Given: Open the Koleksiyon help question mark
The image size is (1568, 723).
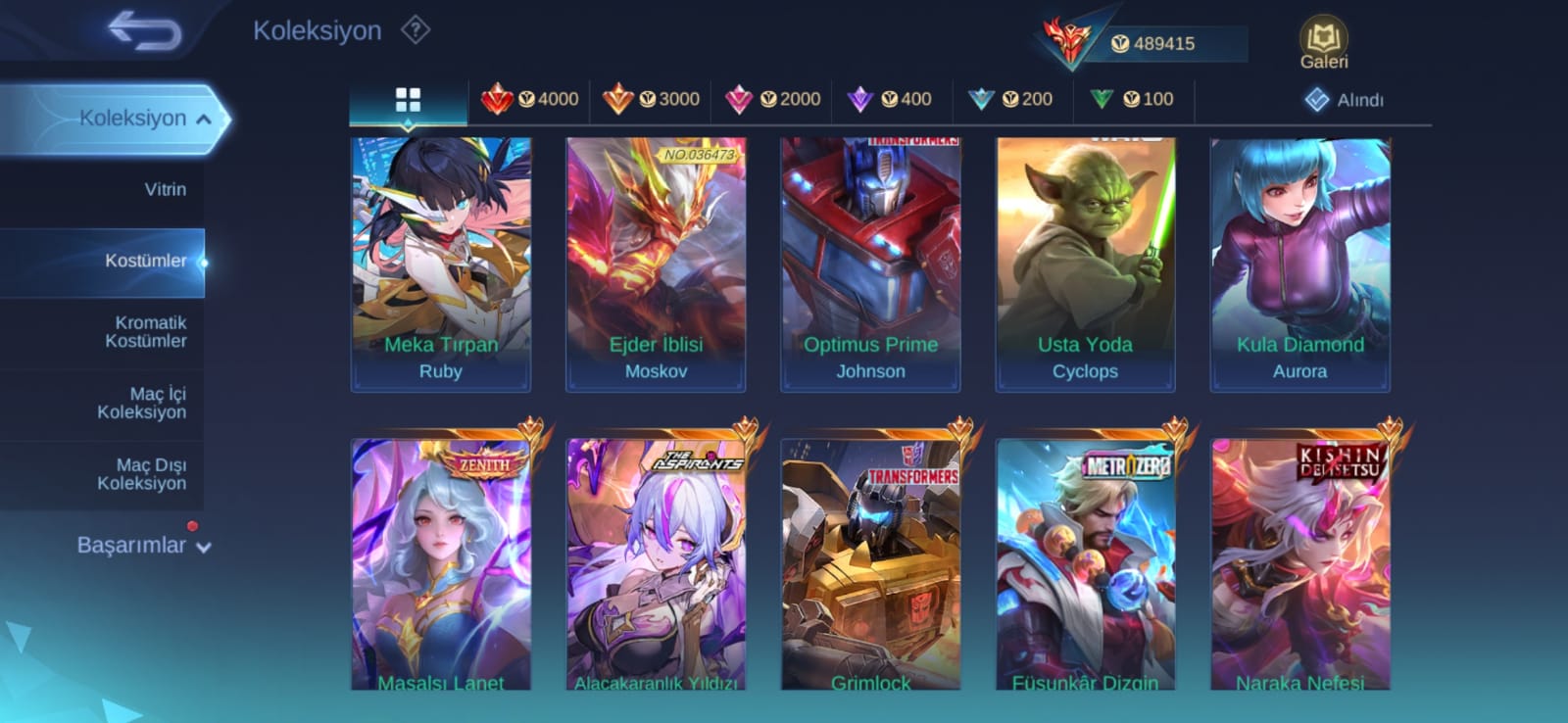Looking at the screenshot, I should tap(416, 30).
